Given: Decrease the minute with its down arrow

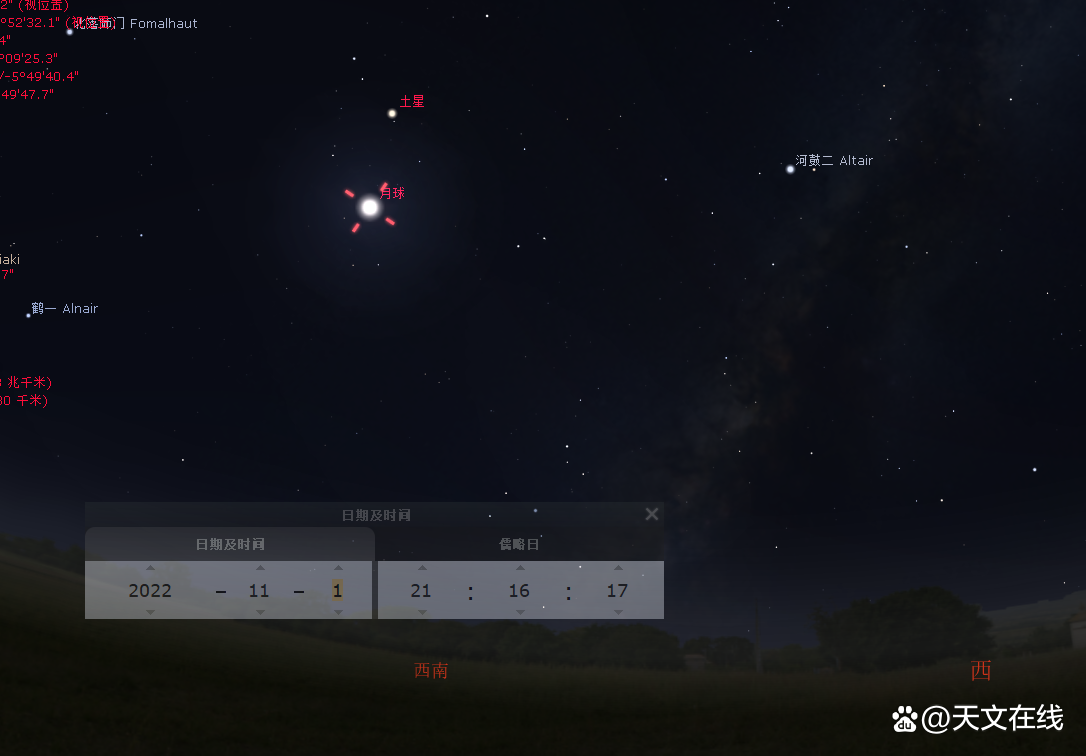Looking at the screenshot, I should [x=519, y=612].
